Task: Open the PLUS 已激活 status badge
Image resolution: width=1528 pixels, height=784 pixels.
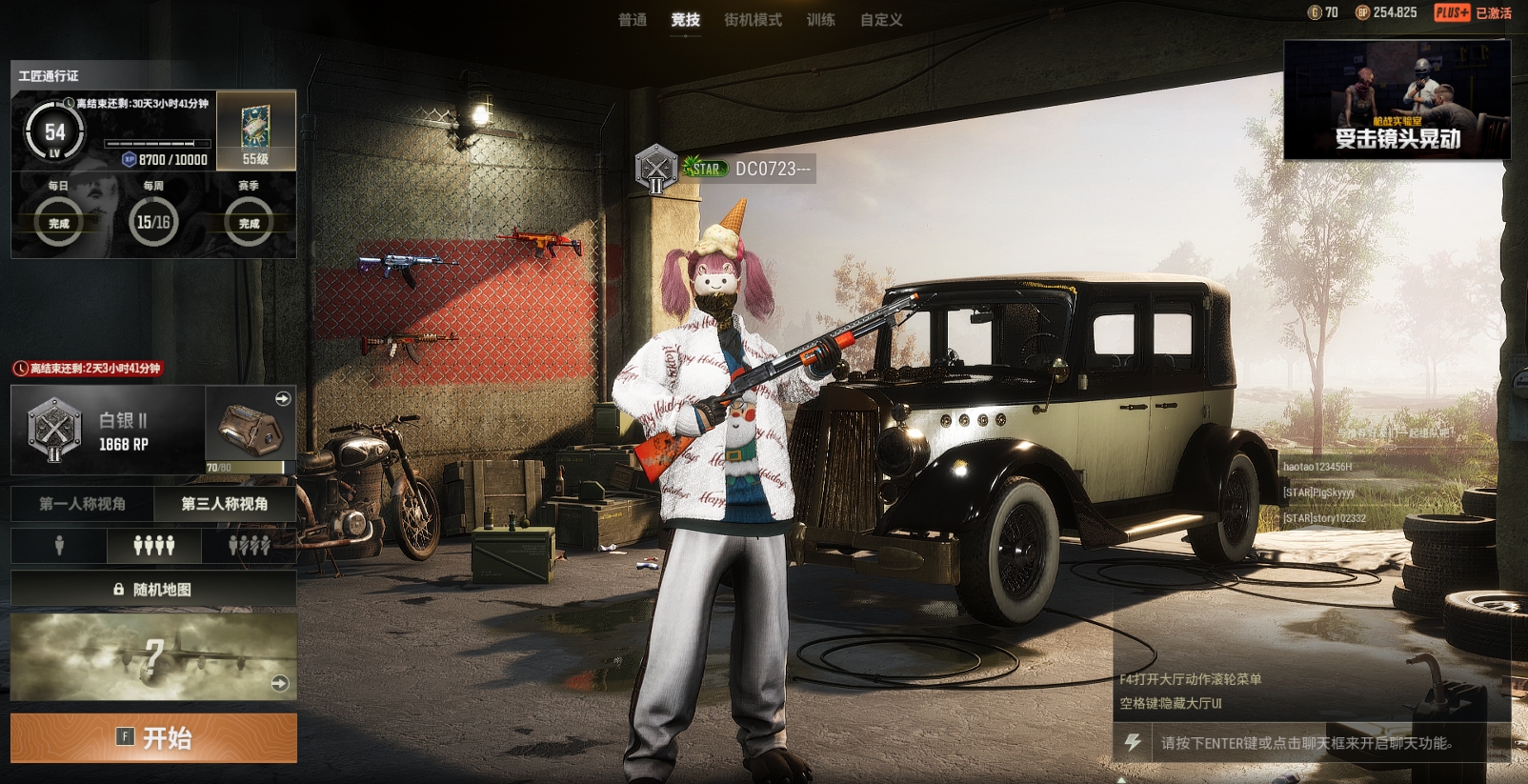Action: [1473, 12]
